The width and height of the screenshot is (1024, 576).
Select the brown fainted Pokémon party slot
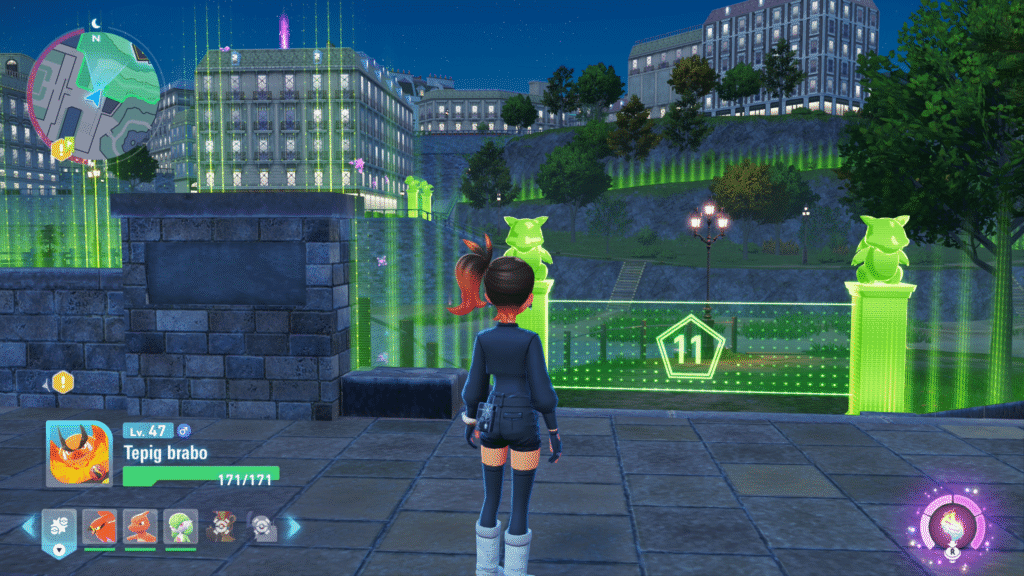click(x=221, y=526)
